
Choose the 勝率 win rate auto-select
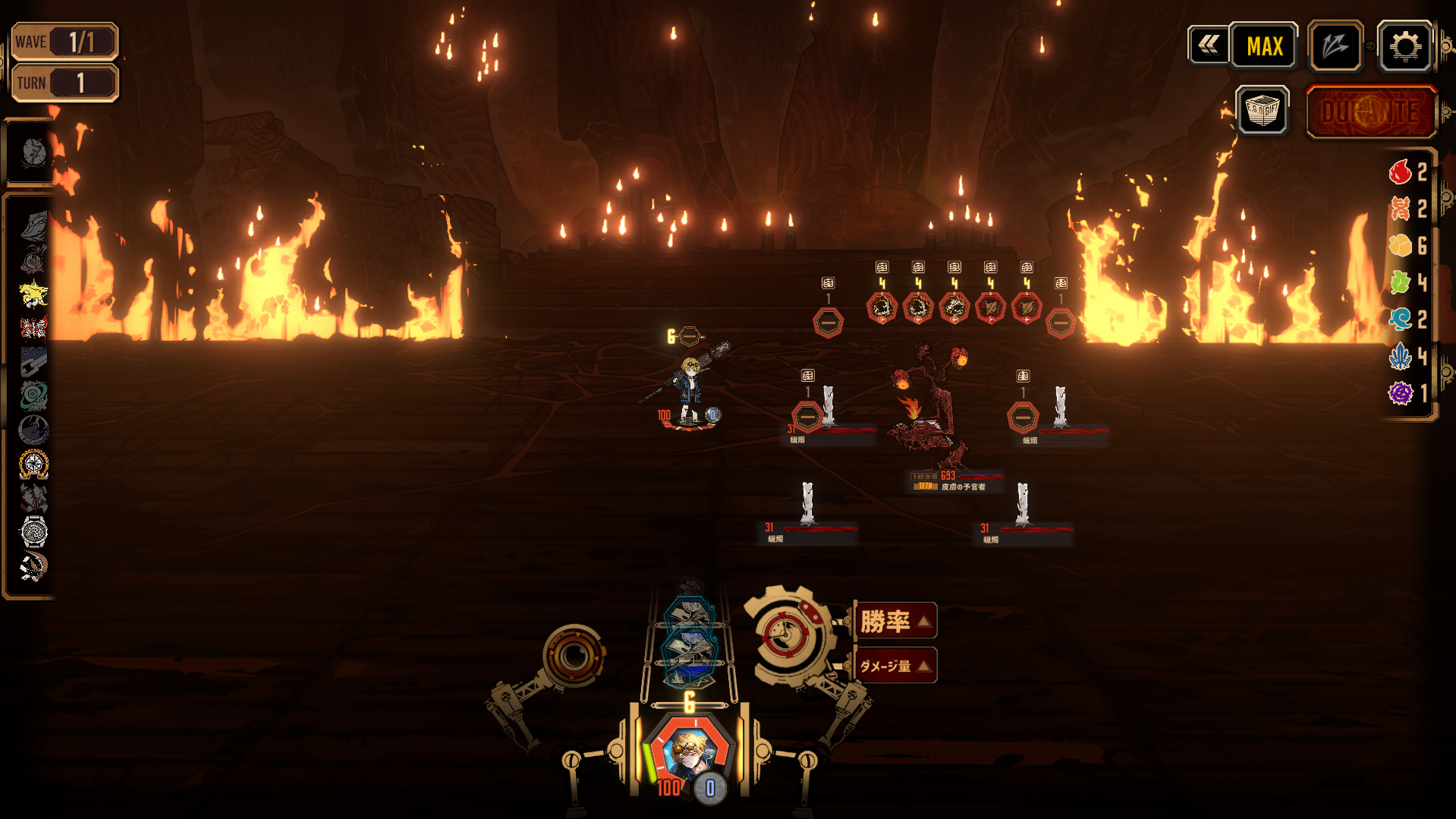(895, 621)
